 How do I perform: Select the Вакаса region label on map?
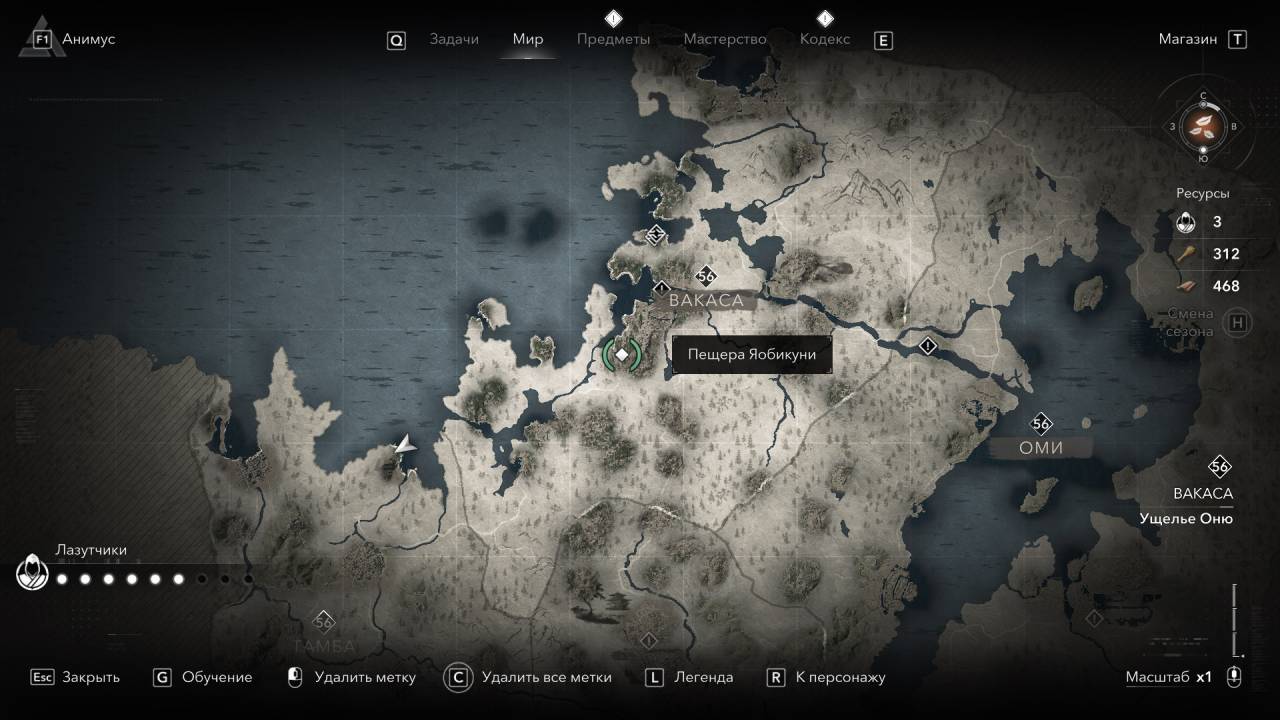pyautogui.click(x=707, y=300)
